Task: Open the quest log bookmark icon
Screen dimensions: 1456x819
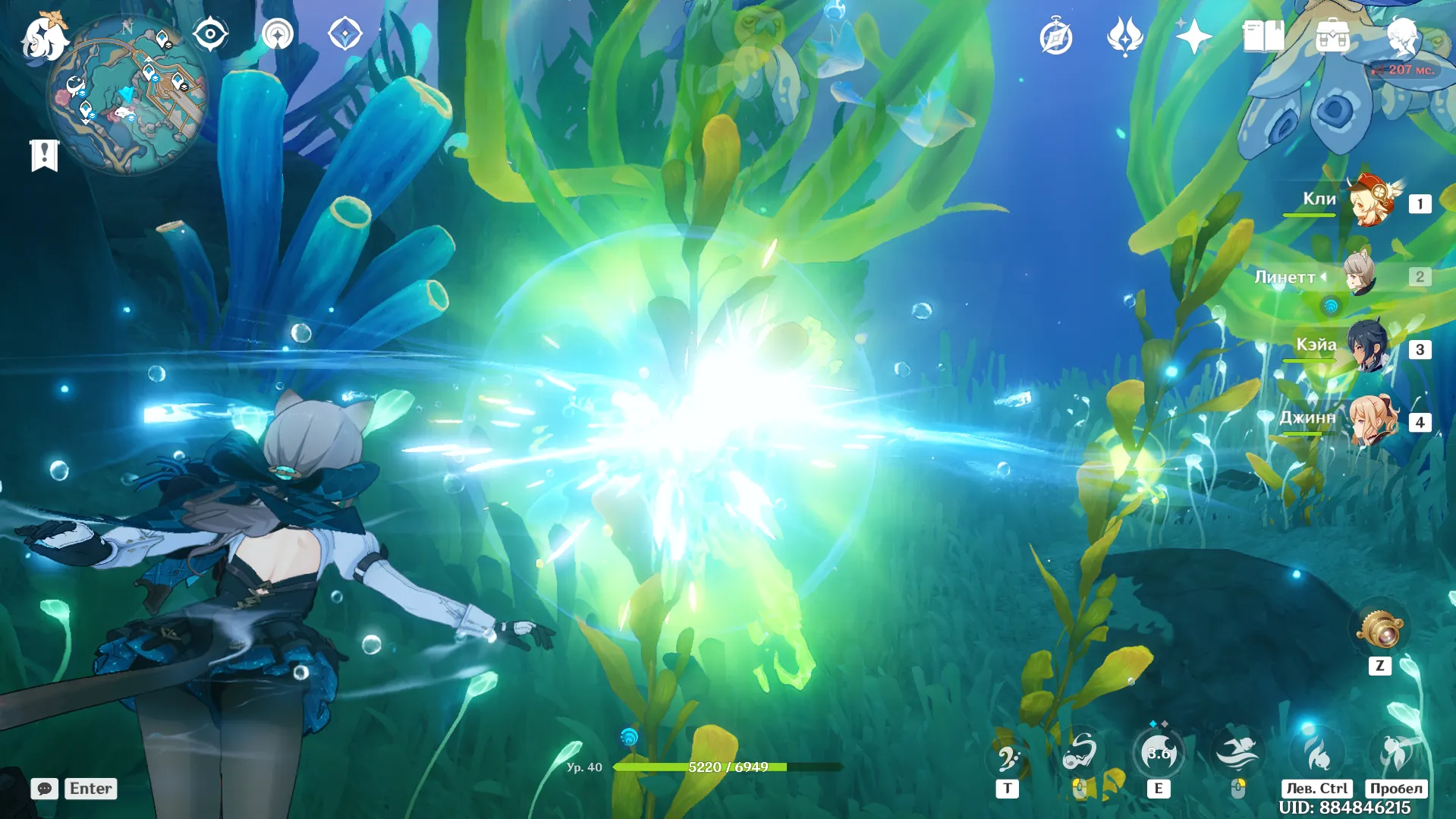Action: (44, 155)
